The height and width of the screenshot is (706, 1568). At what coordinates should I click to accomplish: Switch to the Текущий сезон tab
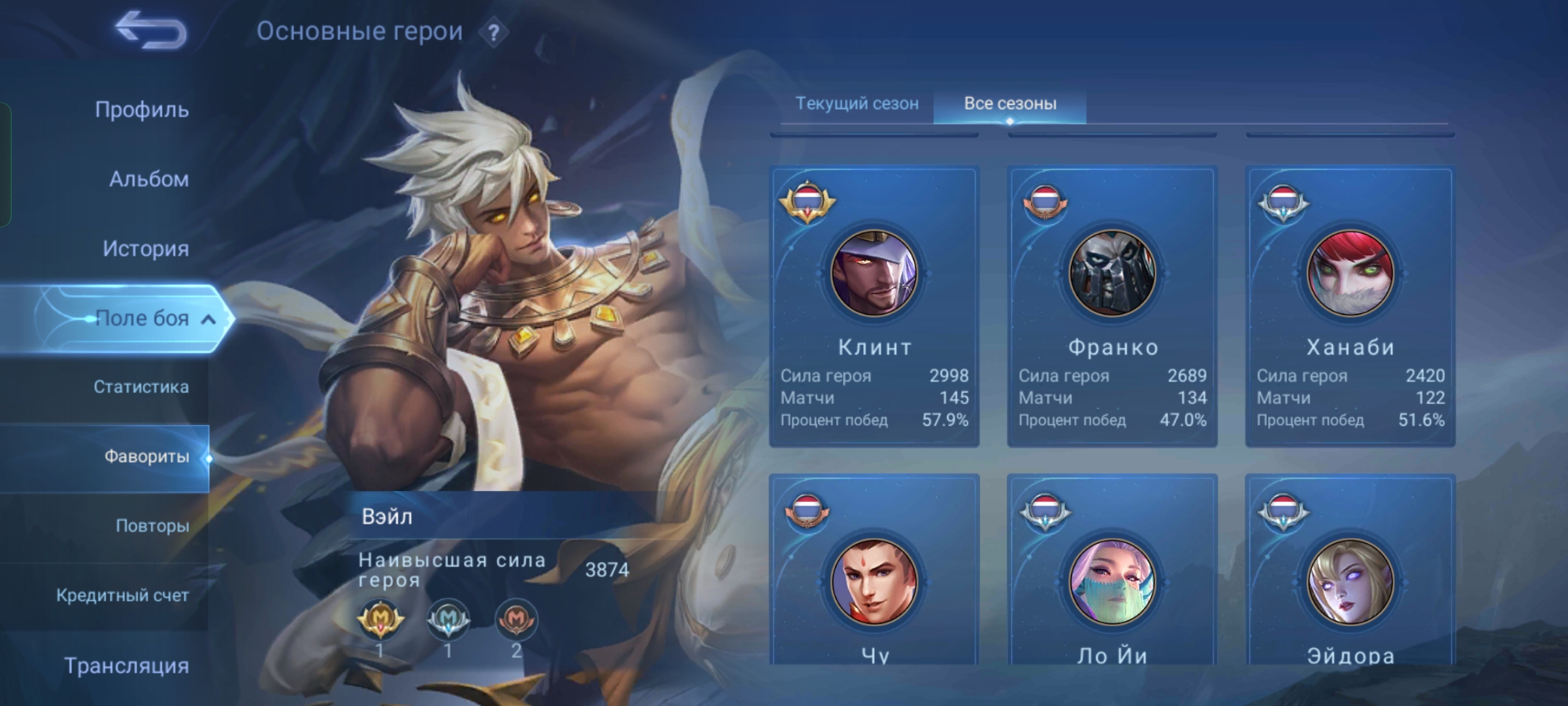point(857,103)
